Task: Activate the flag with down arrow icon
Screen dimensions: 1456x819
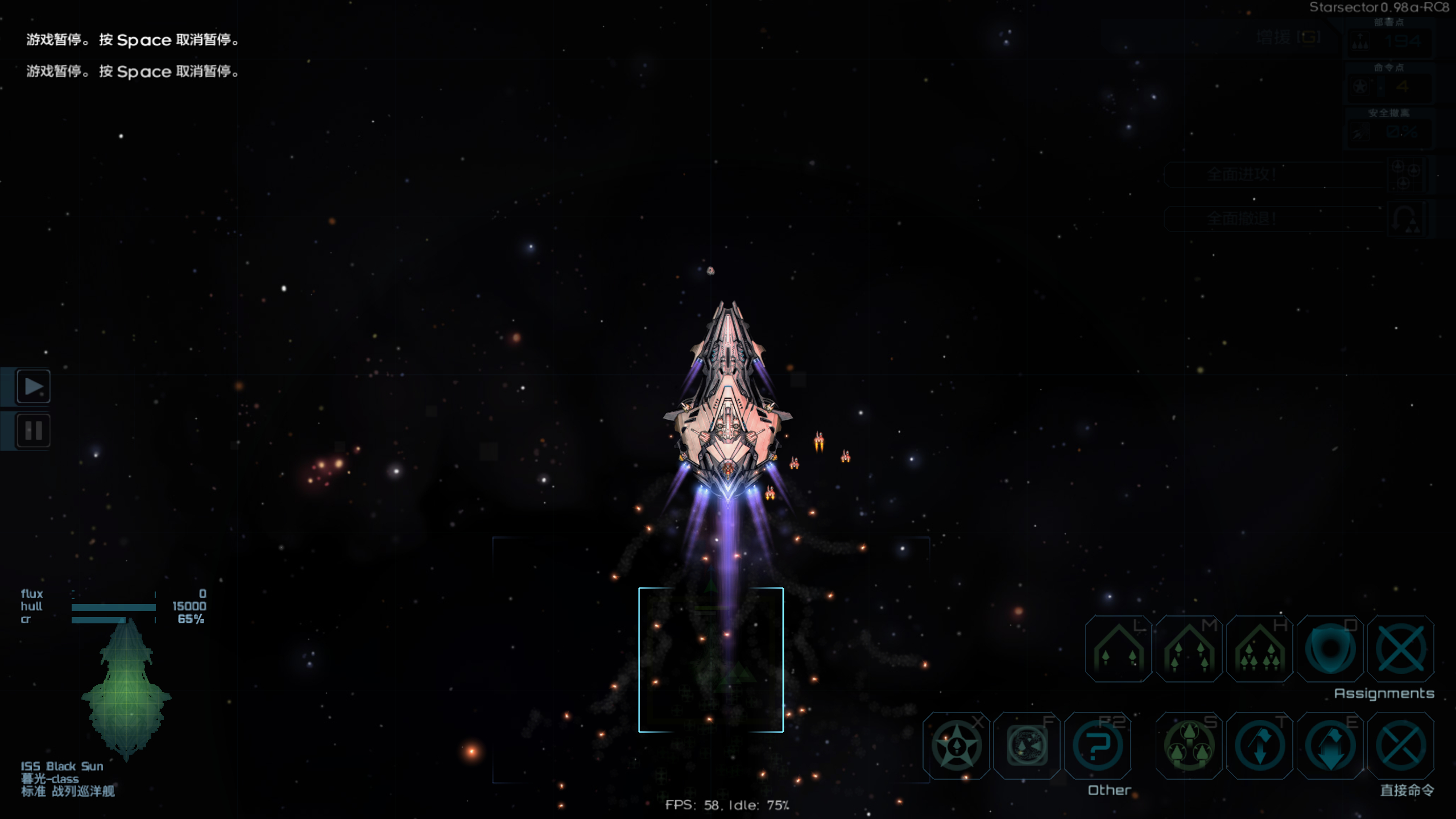Action: pyautogui.click(x=1330, y=746)
